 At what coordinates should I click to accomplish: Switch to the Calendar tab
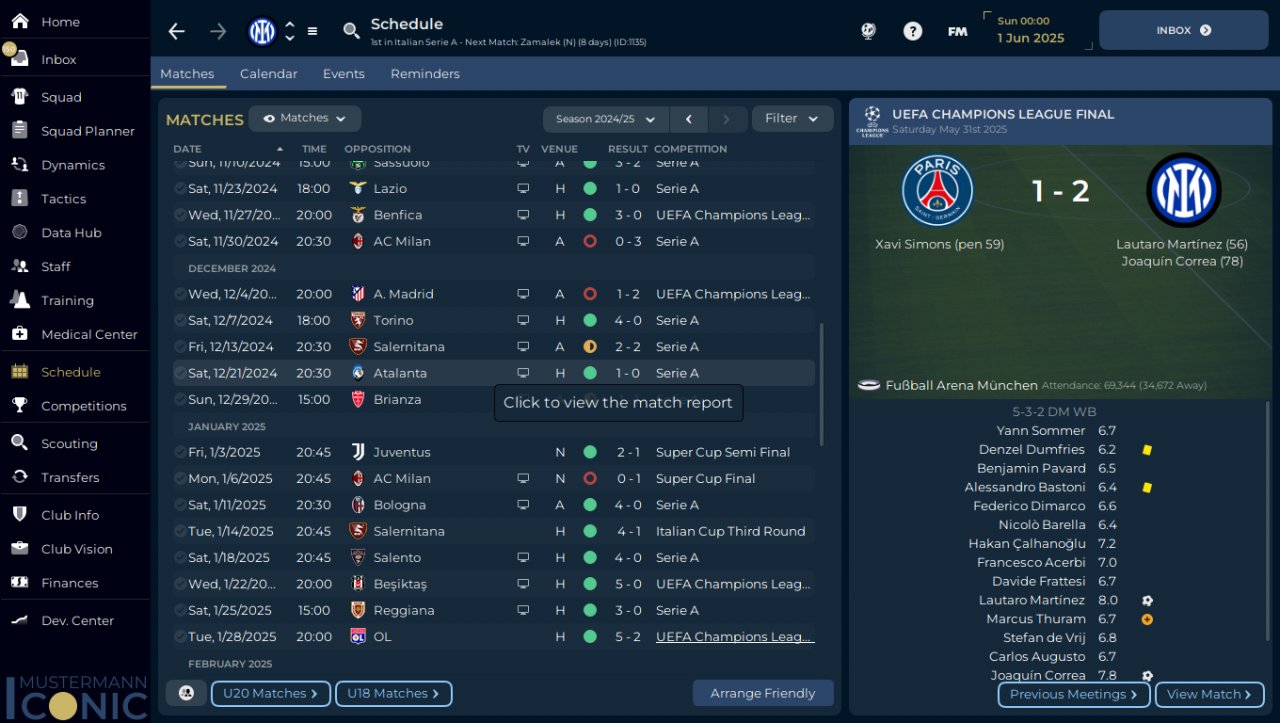pos(268,74)
